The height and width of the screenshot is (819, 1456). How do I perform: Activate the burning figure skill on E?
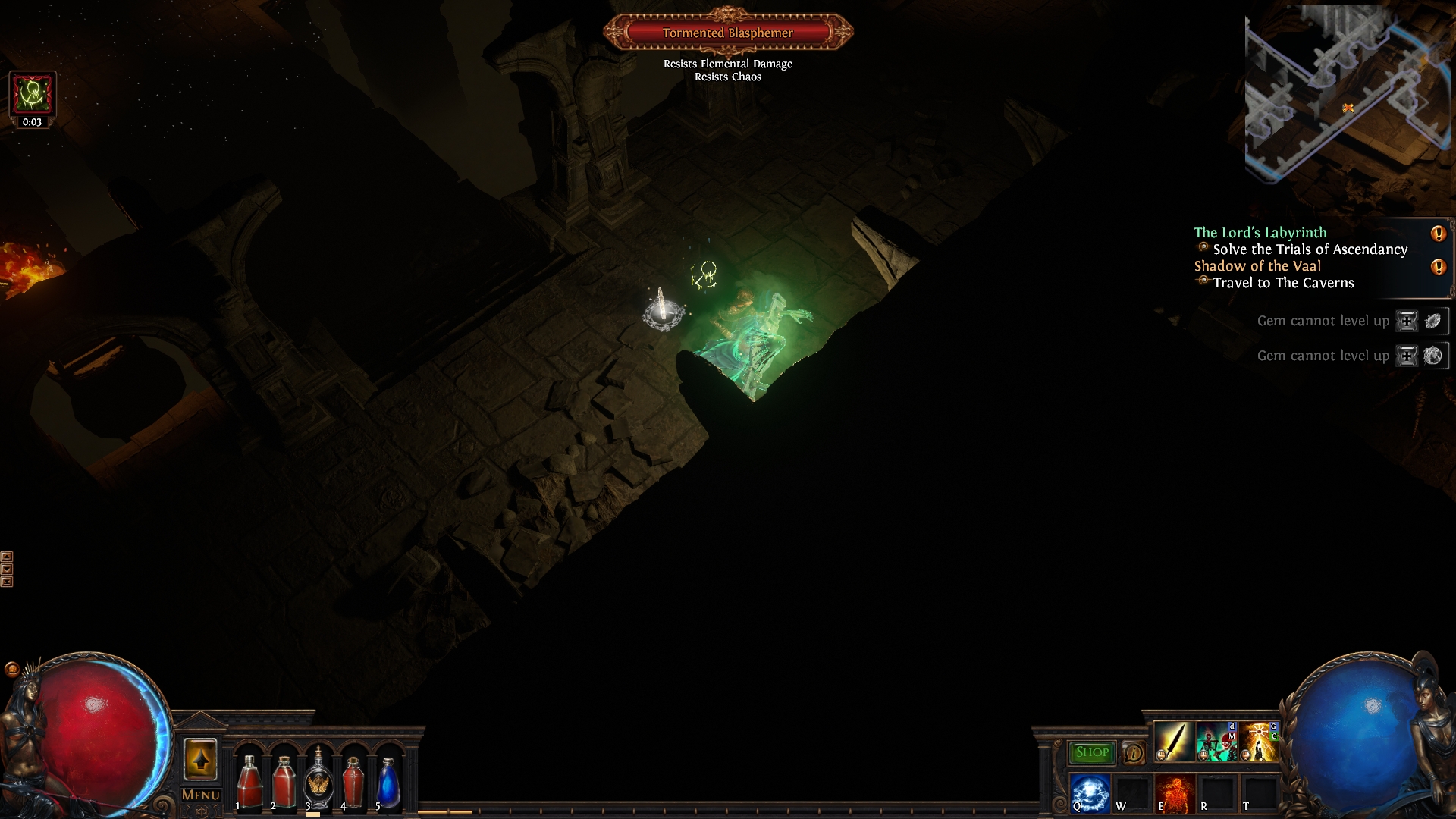click(x=1175, y=792)
